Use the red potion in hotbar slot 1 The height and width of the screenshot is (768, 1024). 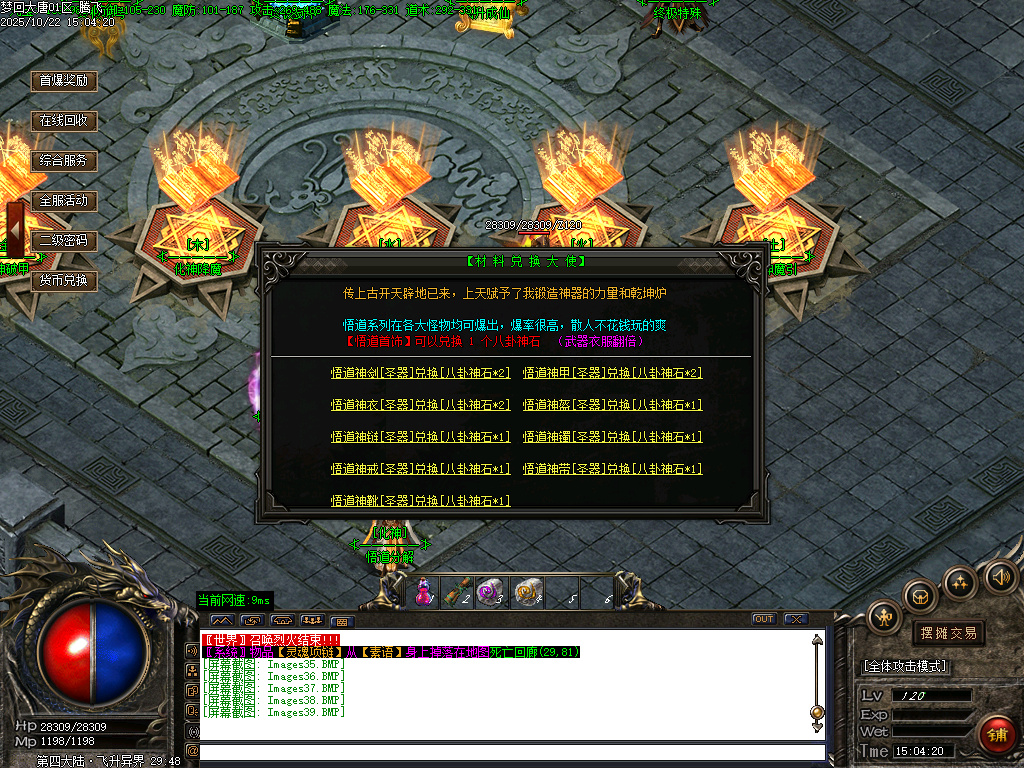pyautogui.click(x=423, y=592)
